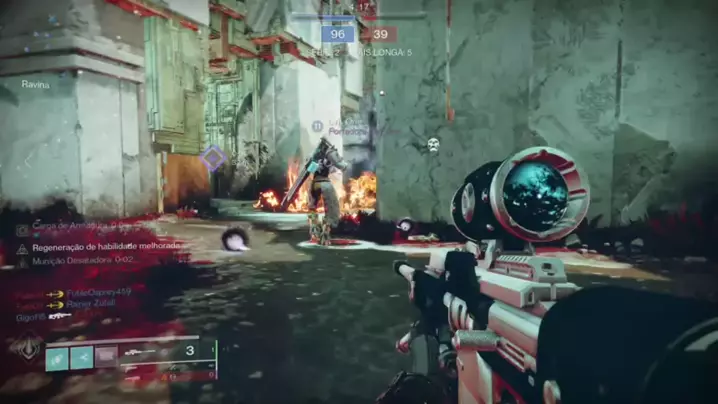The width and height of the screenshot is (718, 404).
Task: Select the purple diamond waypoint marker
Action: (x=213, y=157)
